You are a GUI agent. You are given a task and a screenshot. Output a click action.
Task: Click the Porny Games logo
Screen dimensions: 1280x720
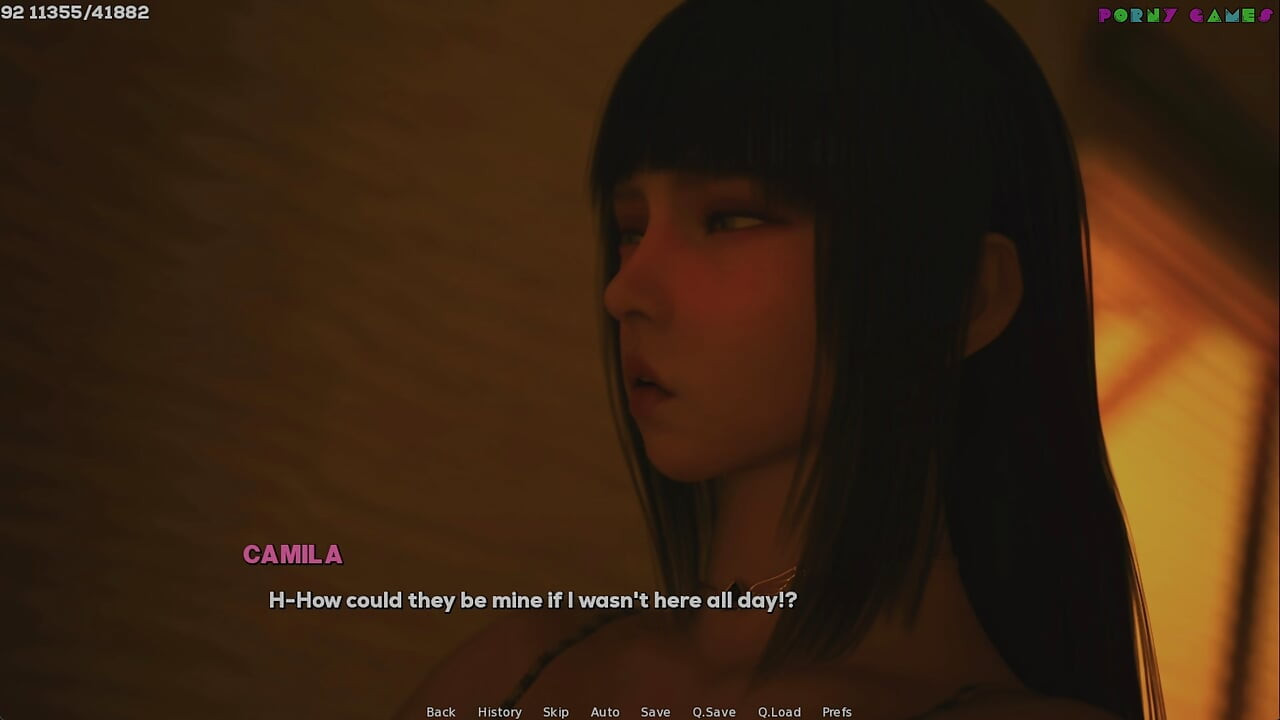click(x=1183, y=15)
